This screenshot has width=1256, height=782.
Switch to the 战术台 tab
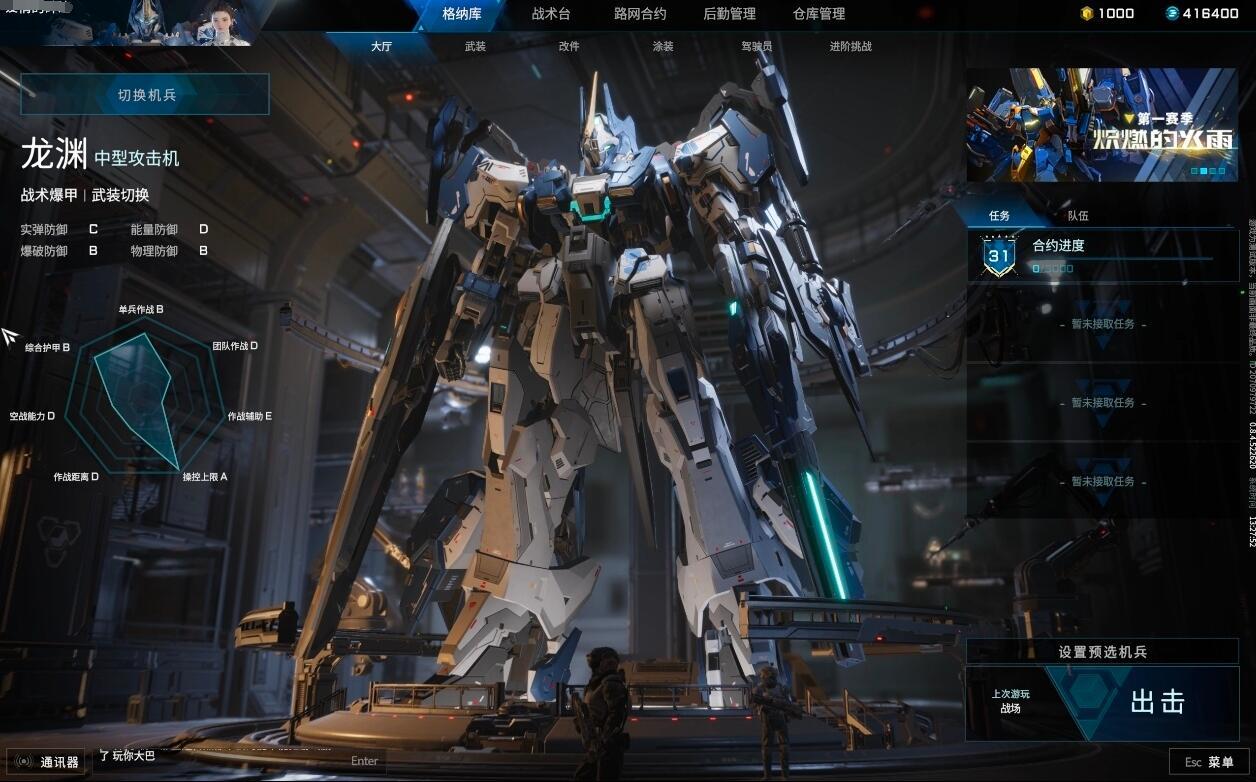point(551,14)
